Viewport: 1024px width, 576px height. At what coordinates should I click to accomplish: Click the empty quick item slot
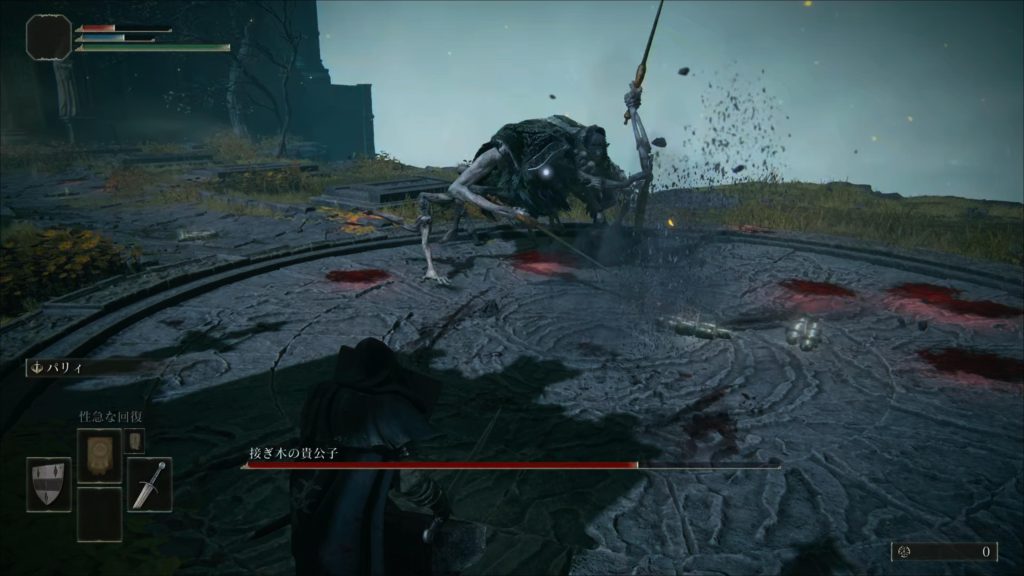coord(99,514)
